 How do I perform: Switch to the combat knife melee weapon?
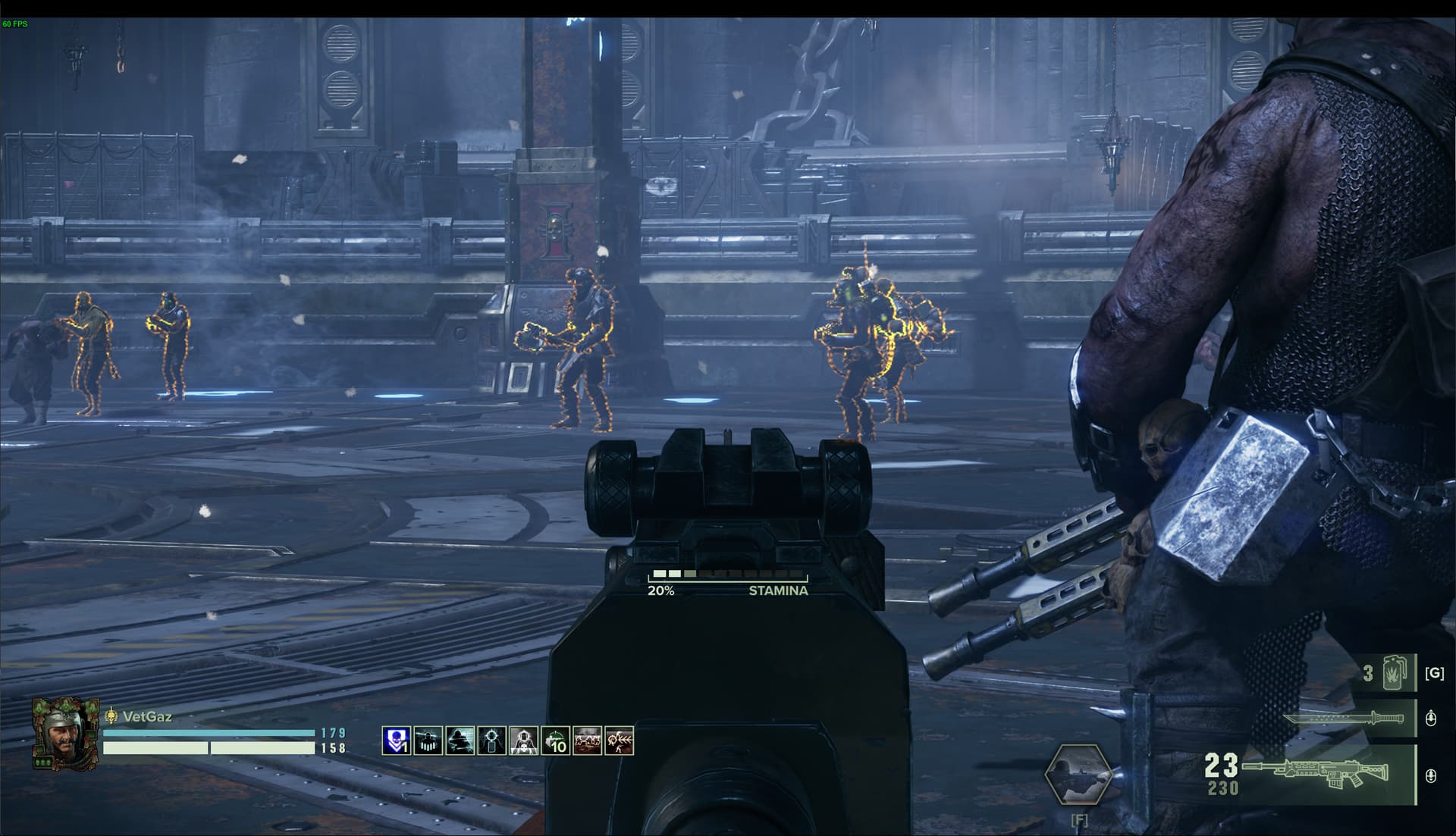(x=1342, y=718)
